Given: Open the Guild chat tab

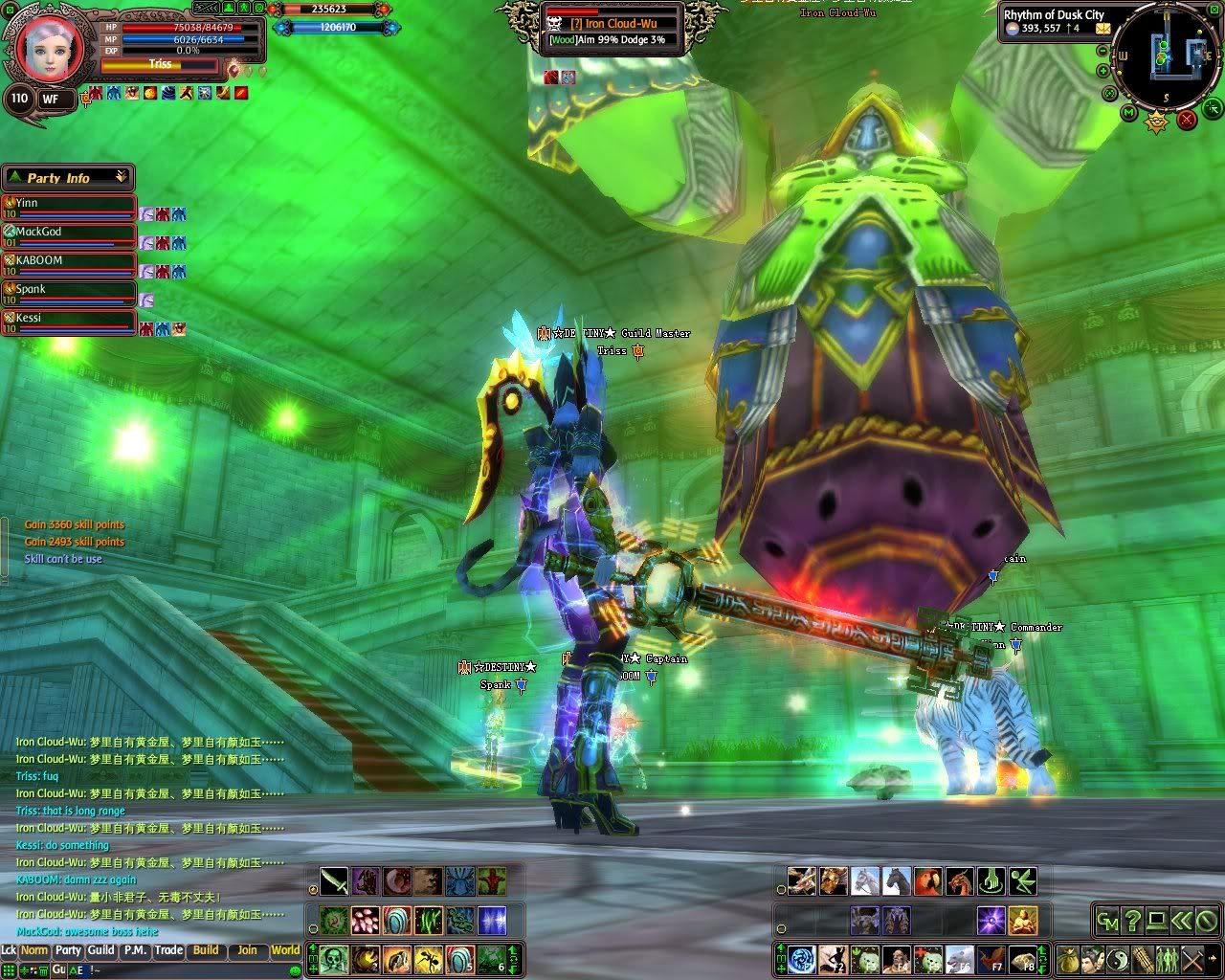Looking at the screenshot, I should click(100, 950).
